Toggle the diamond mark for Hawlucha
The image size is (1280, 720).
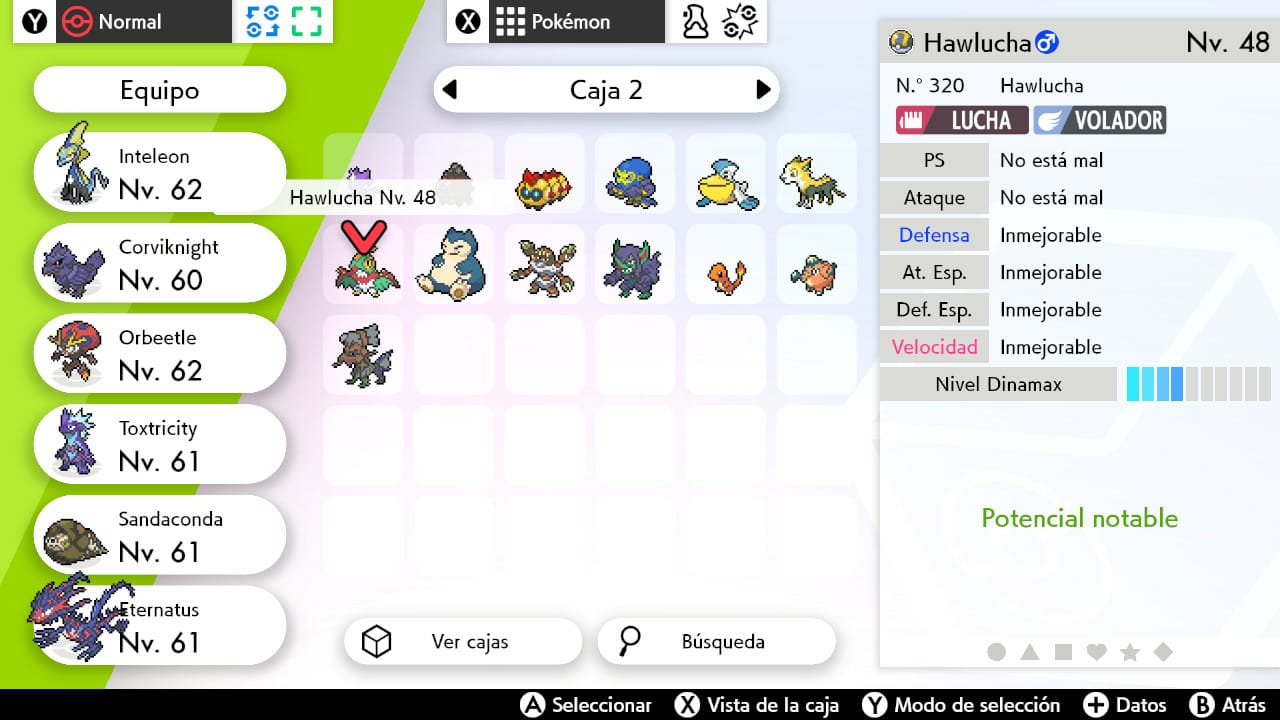1163,650
